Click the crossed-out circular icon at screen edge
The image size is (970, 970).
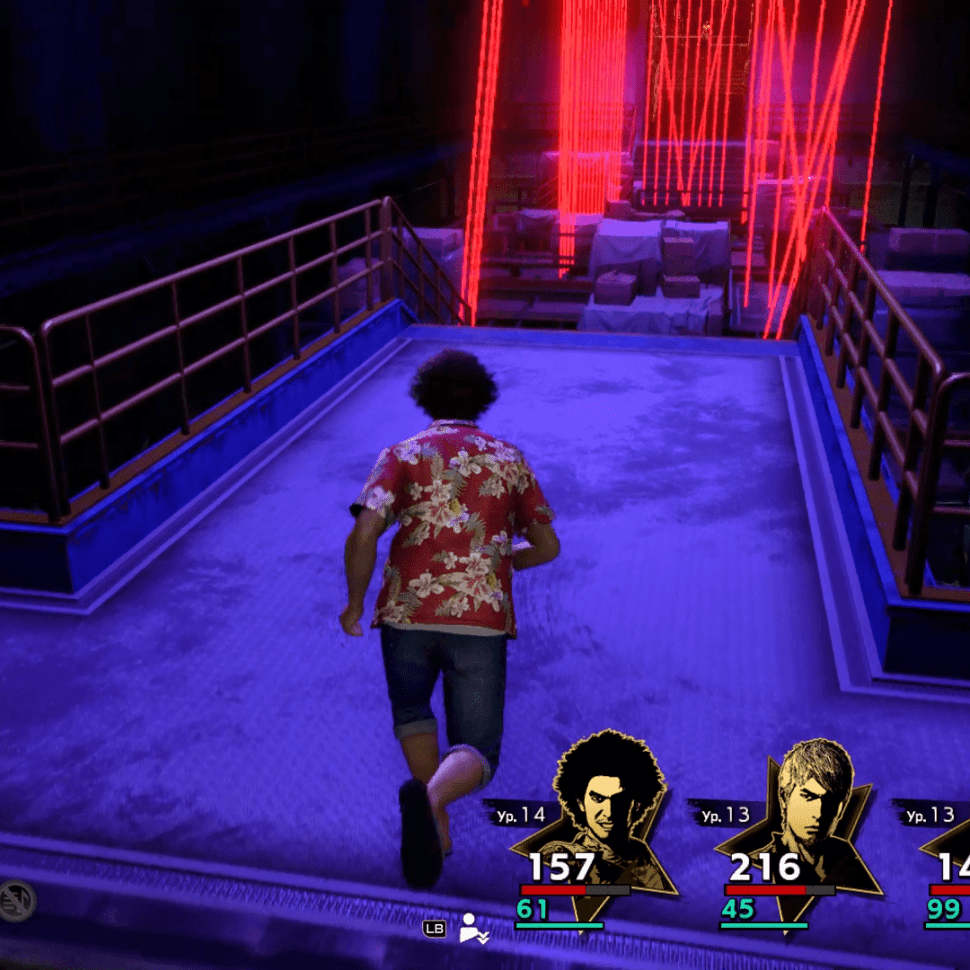click(16, 901)
